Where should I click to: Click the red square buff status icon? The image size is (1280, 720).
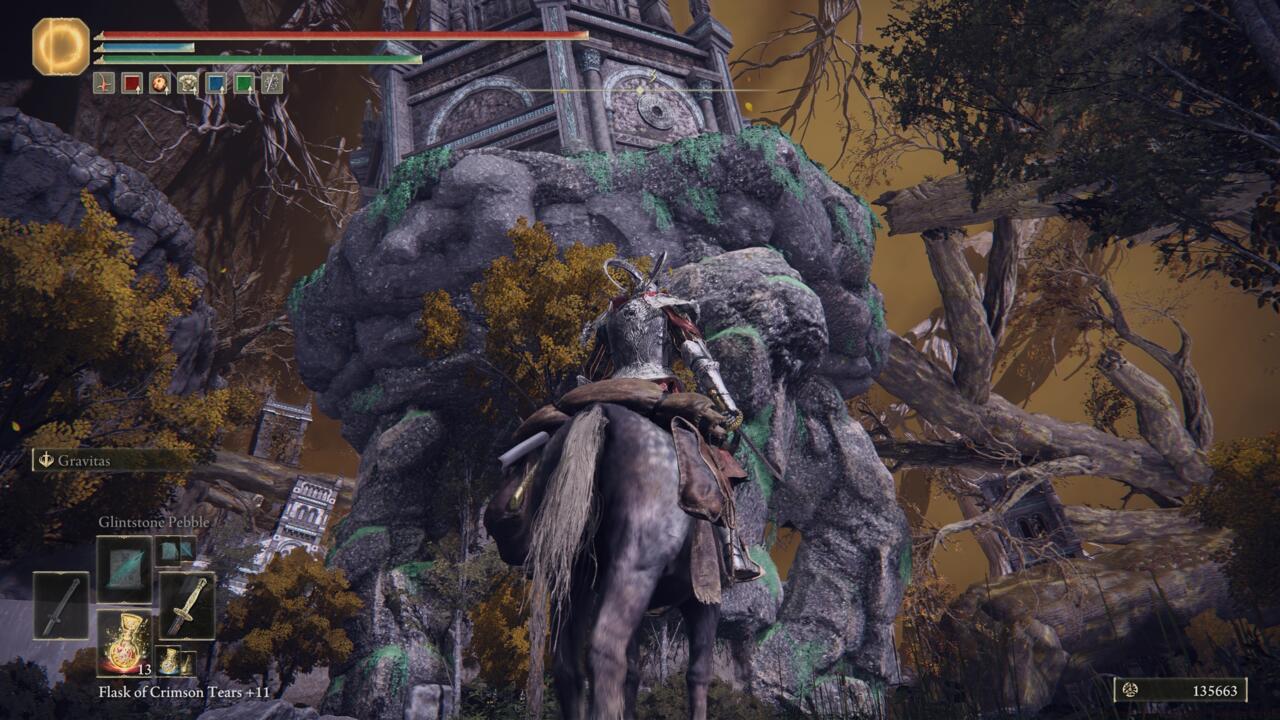point(132,83)
